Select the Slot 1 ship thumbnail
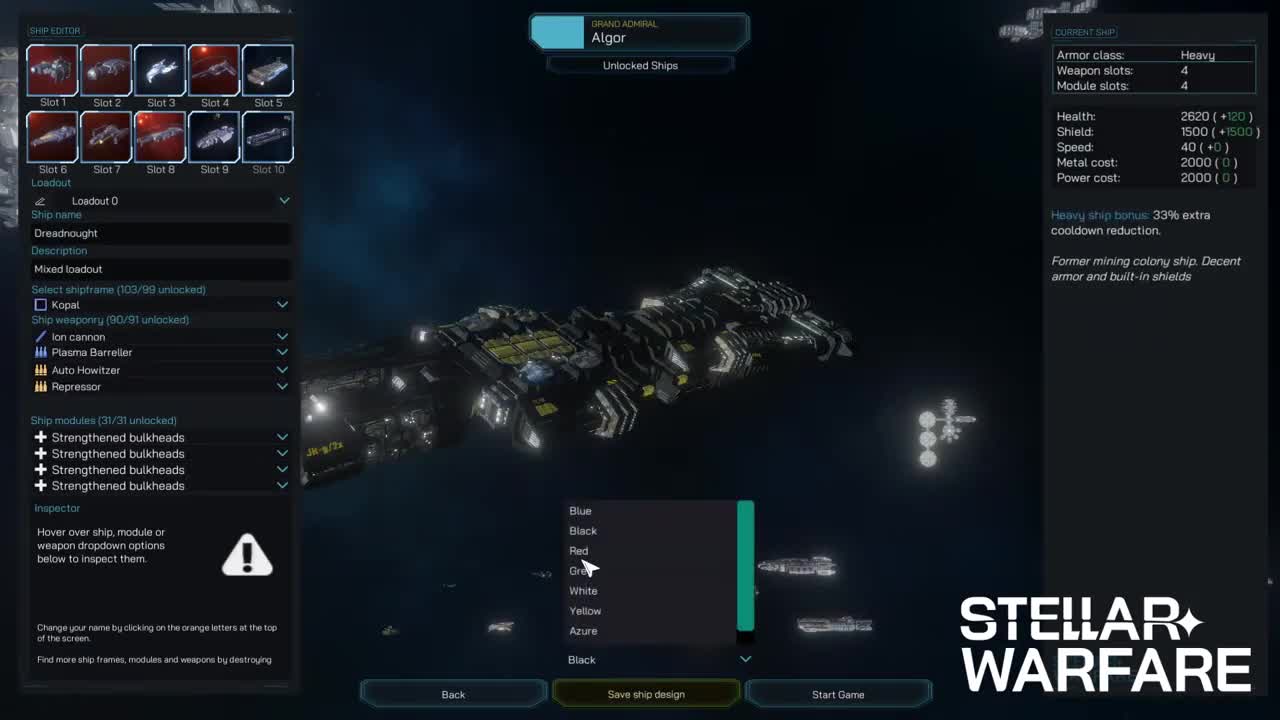The height and width of the screenshot is (720, 1280). [x=51, y=69]
